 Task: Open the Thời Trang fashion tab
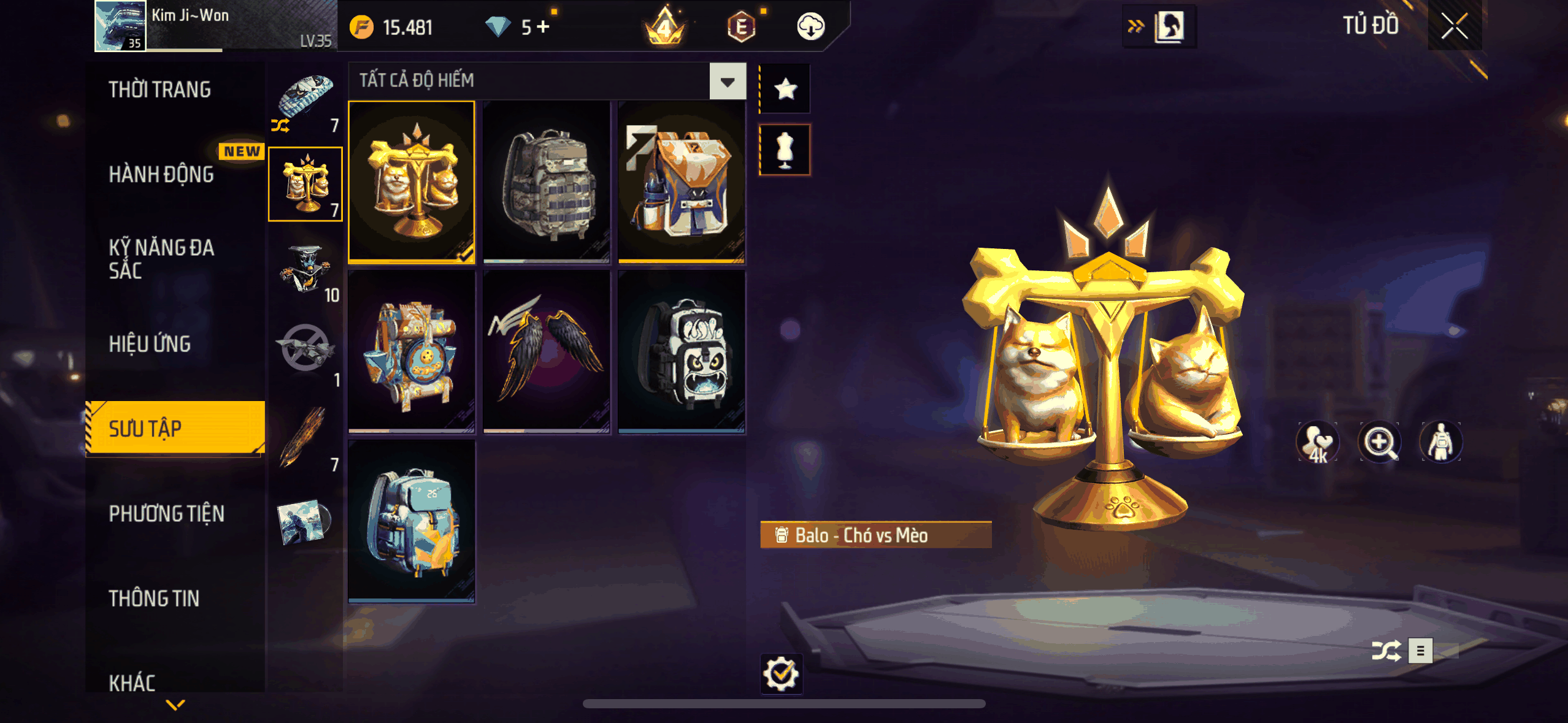(x=159, y=90)
